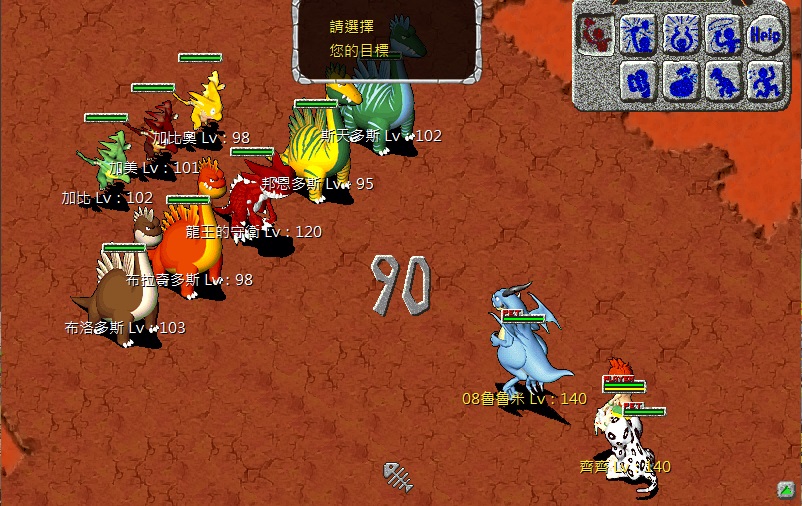This screenshot has height=506, width=802.
Task: Activate the glowing figure skill icon
Action: pos(682,35)
